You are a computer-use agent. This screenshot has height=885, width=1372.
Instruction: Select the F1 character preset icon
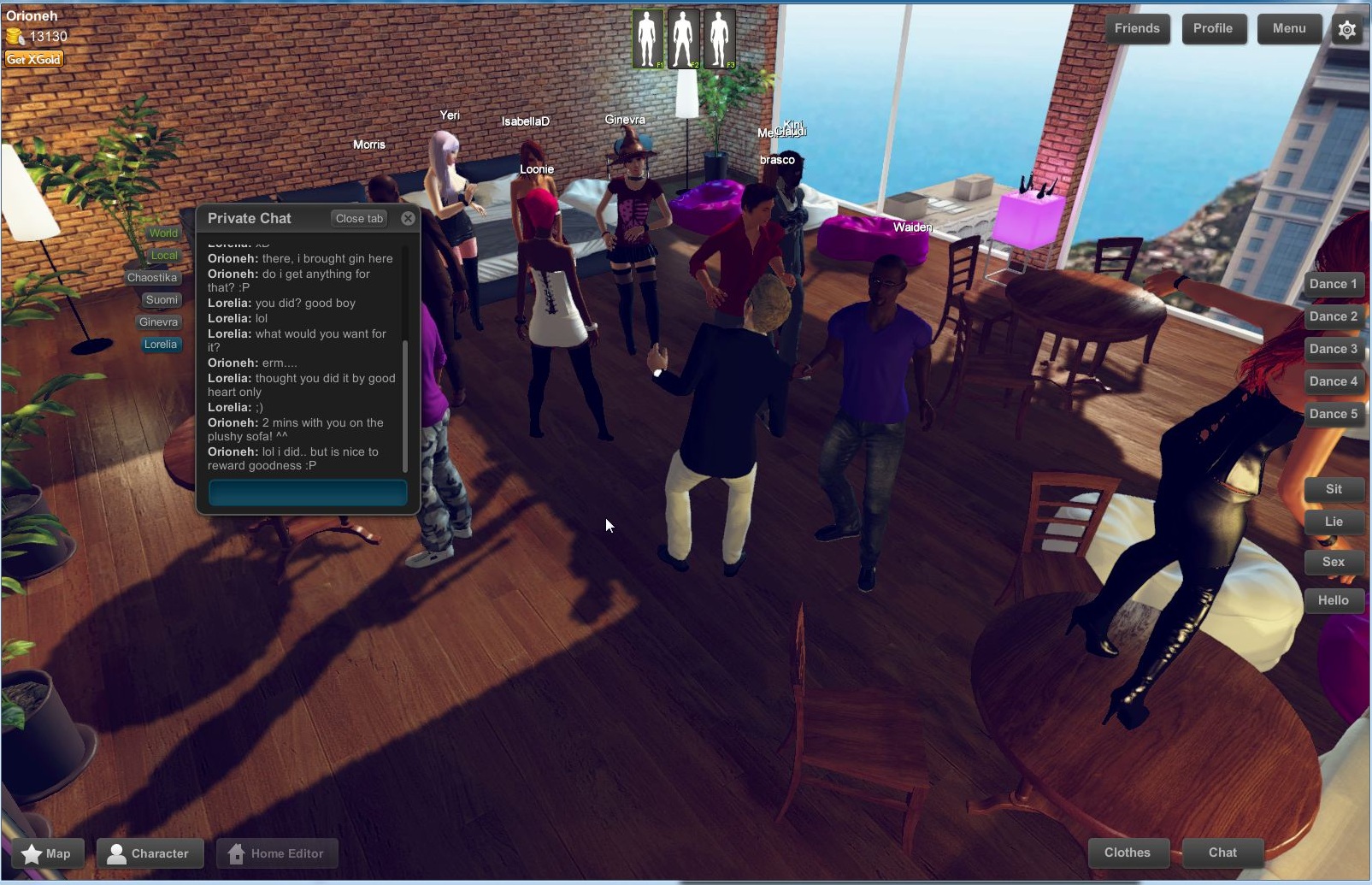pos(647,38)
